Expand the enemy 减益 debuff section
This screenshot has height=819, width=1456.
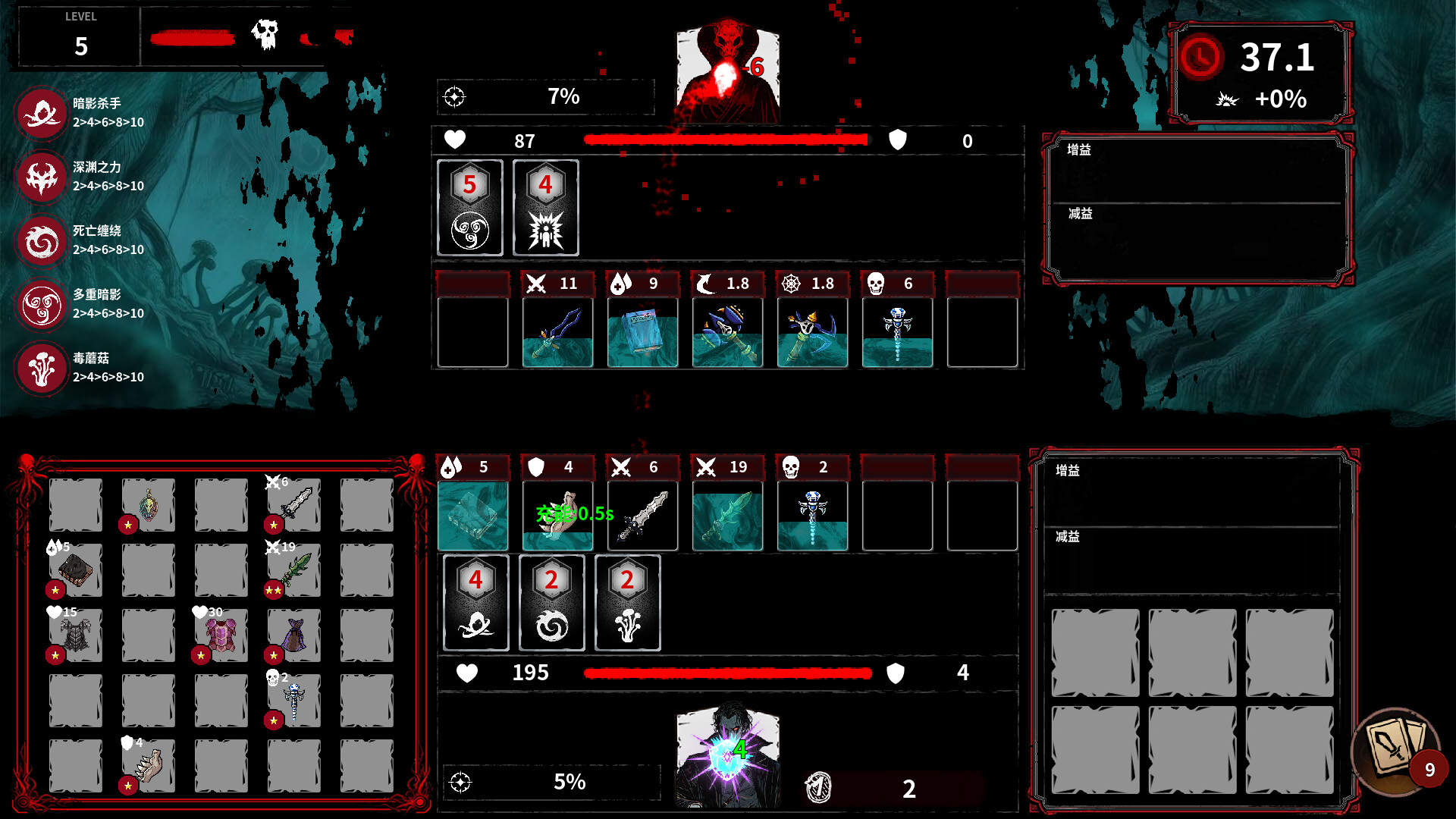(x=1080, y=215)
